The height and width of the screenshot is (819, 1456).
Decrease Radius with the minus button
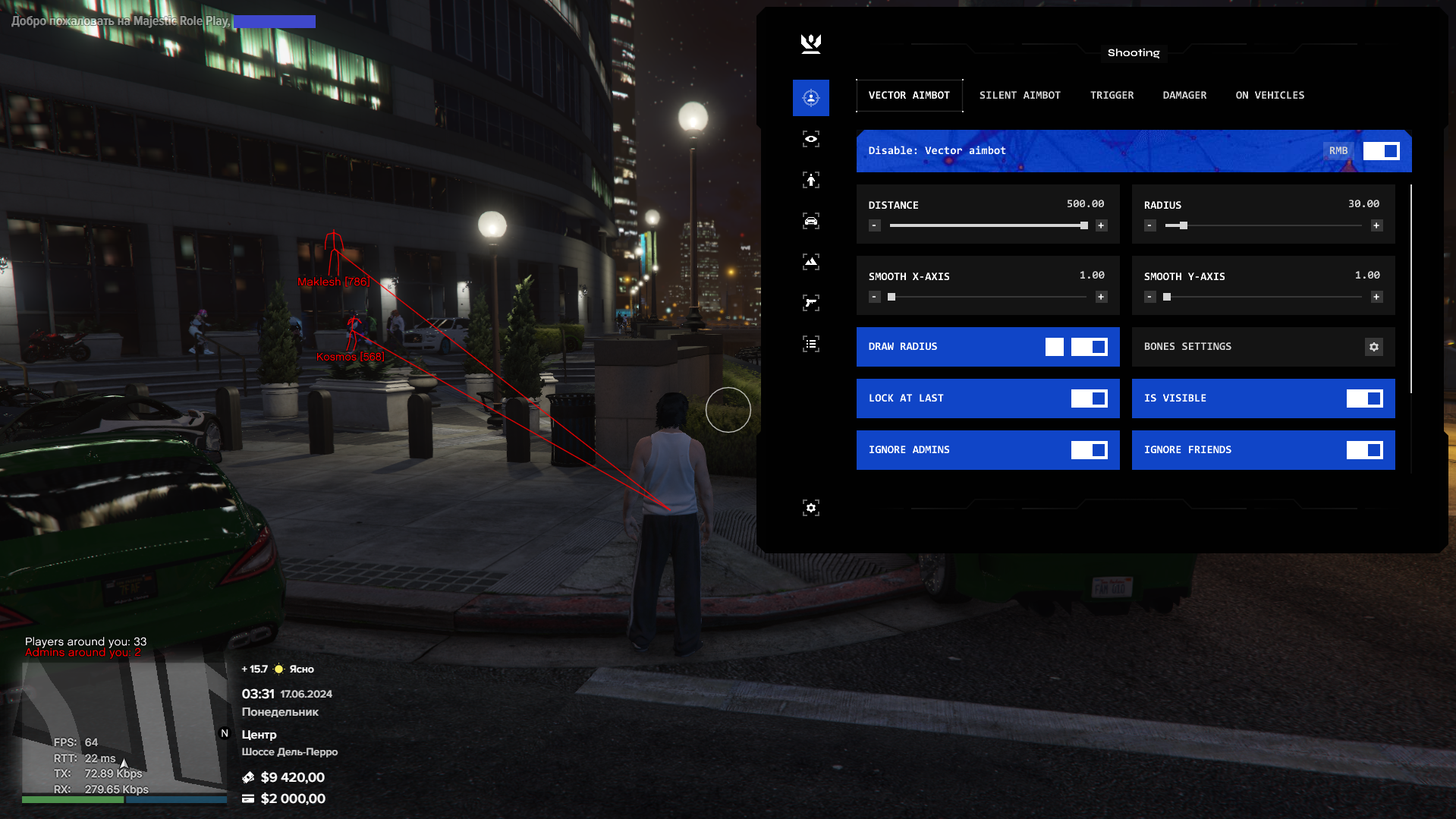[x=1150, y=225]
